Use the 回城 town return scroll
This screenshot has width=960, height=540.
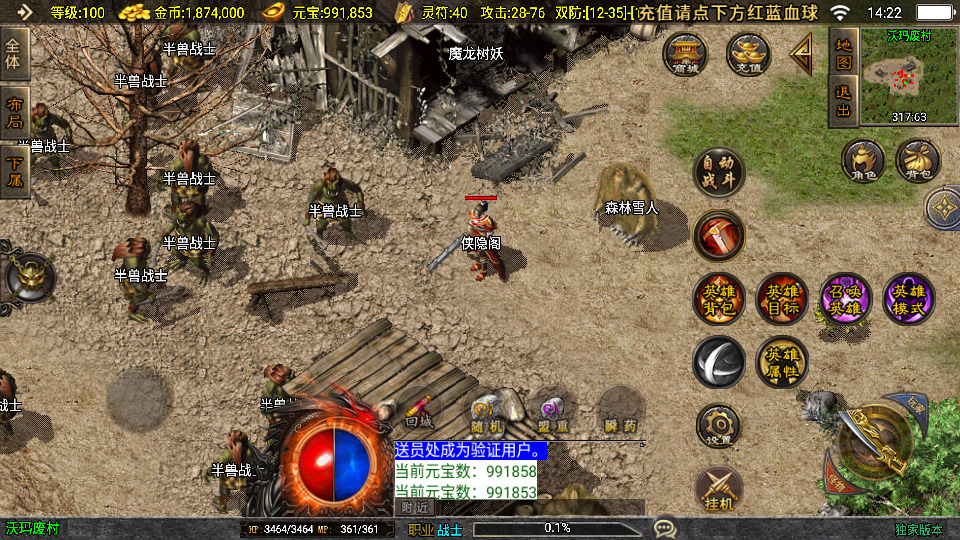click(420, 413)
